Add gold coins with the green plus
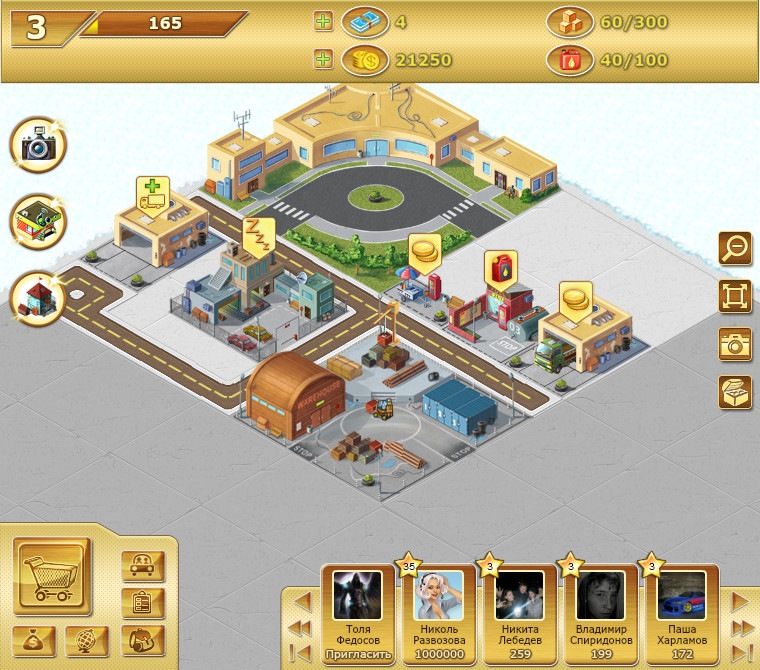This screenshot has width=760, height=670. pos(323,61)
